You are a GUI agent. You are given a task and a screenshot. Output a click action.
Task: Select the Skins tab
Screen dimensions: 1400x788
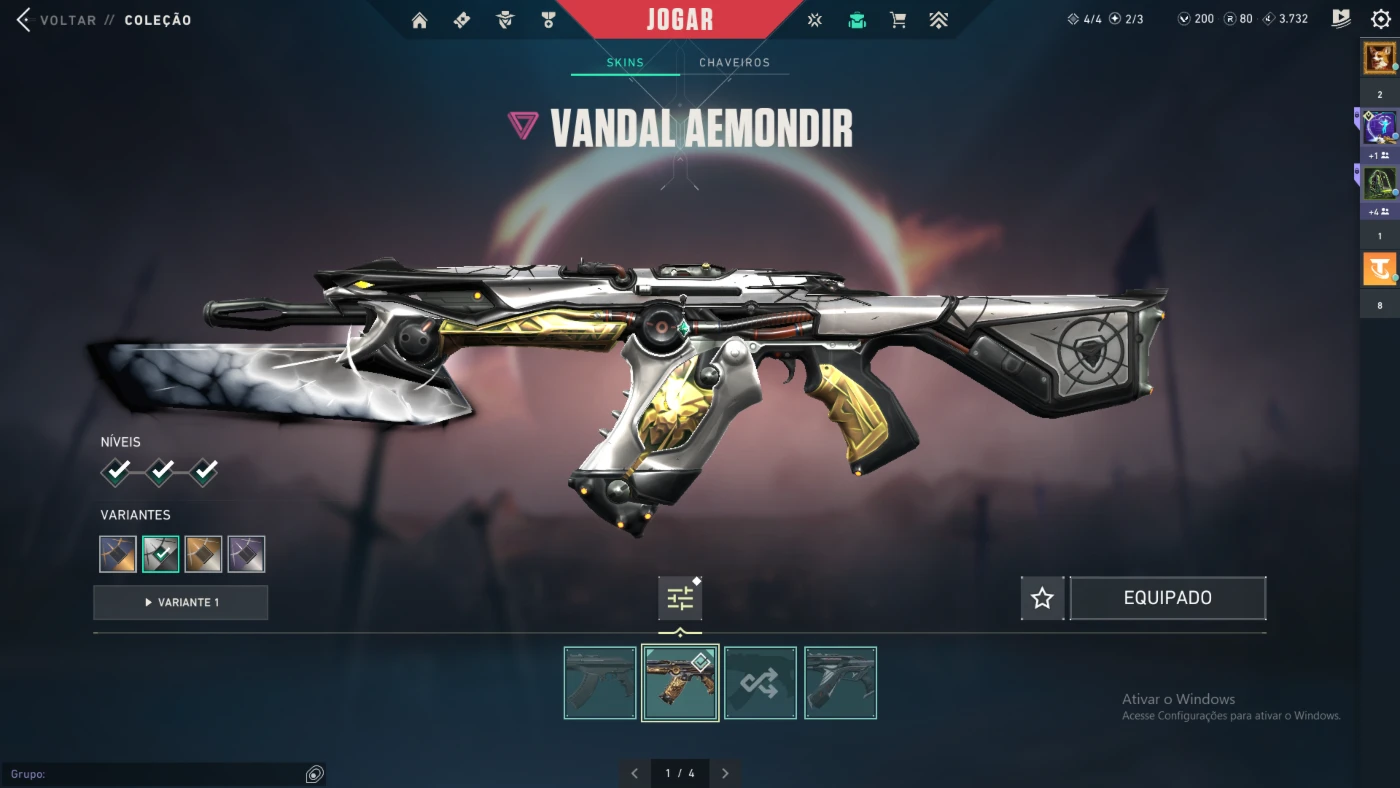pos(625,63)
